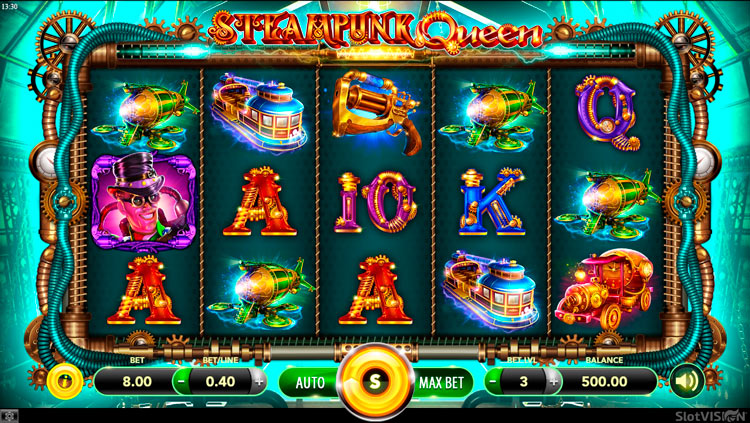Open the info paytable button
The width and height of the screenshot is (750, 423).
pos(62,381)
